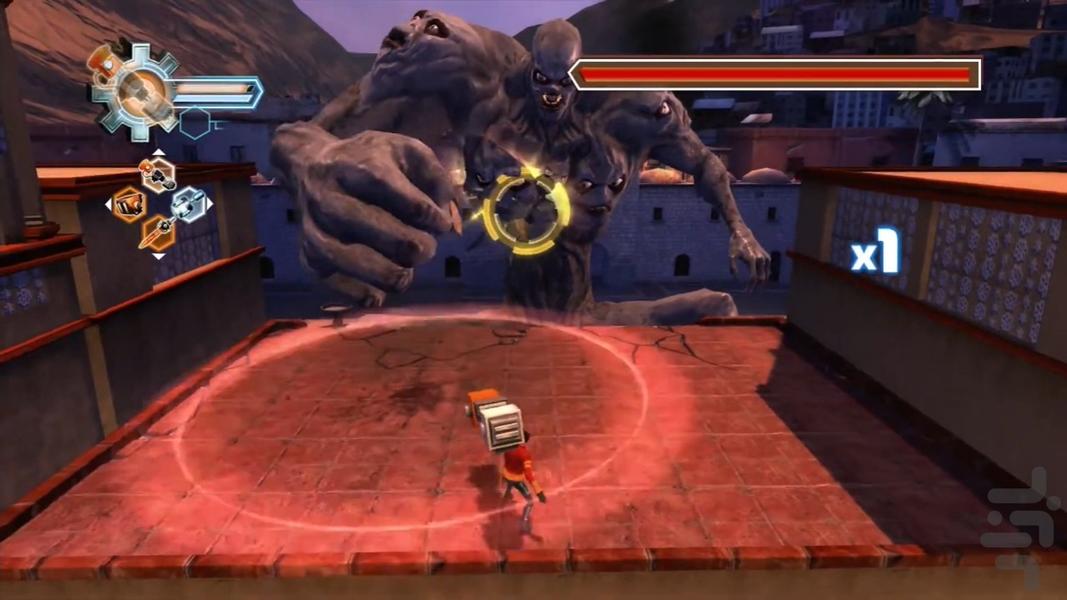
Task: Select the top hexagon weapon in the selector
Action: click(x=158, y=175)
